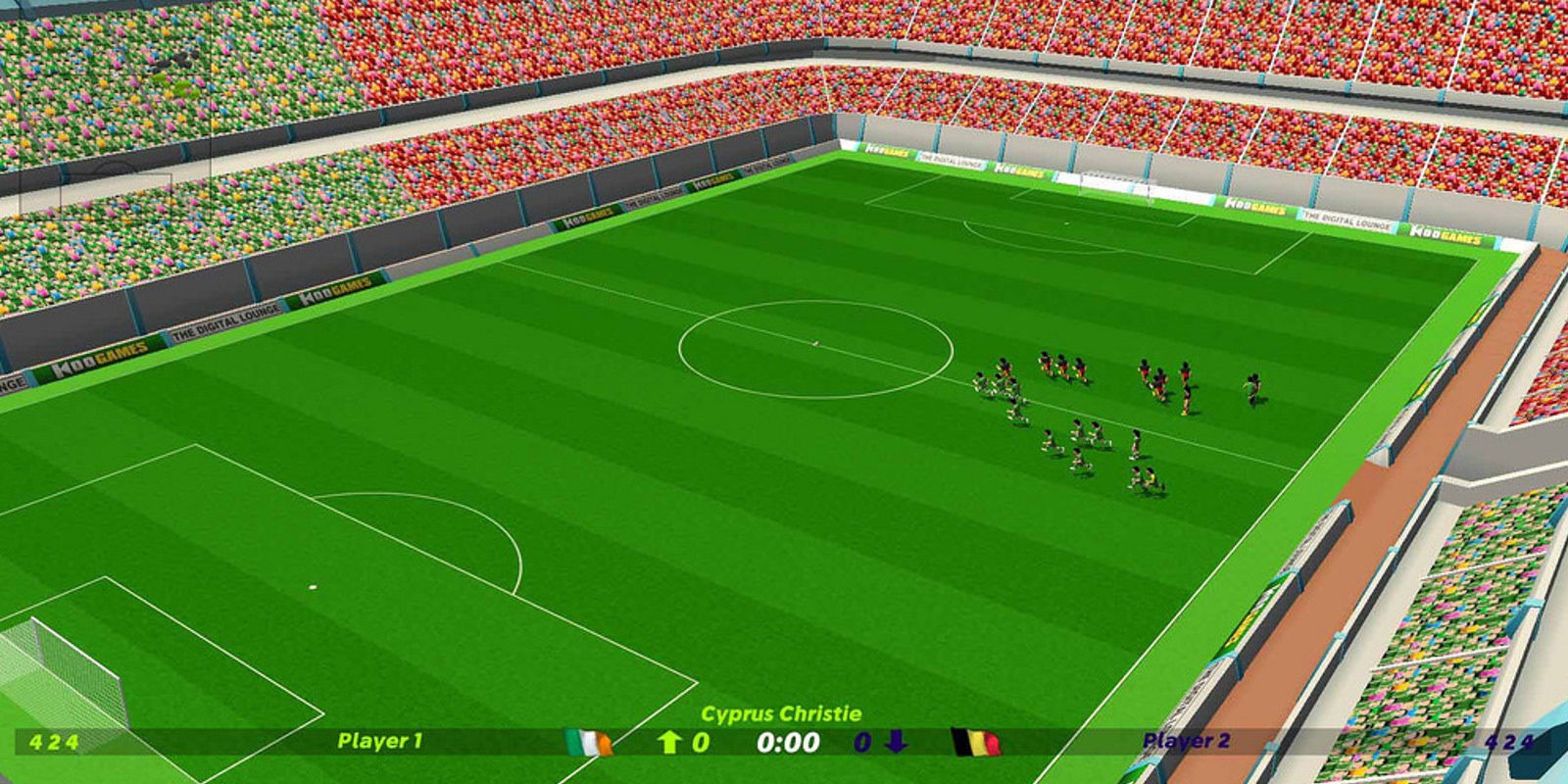Click the Cyprus Christie name banner
Screen dimensions: 1568x784
coord(781,710)
